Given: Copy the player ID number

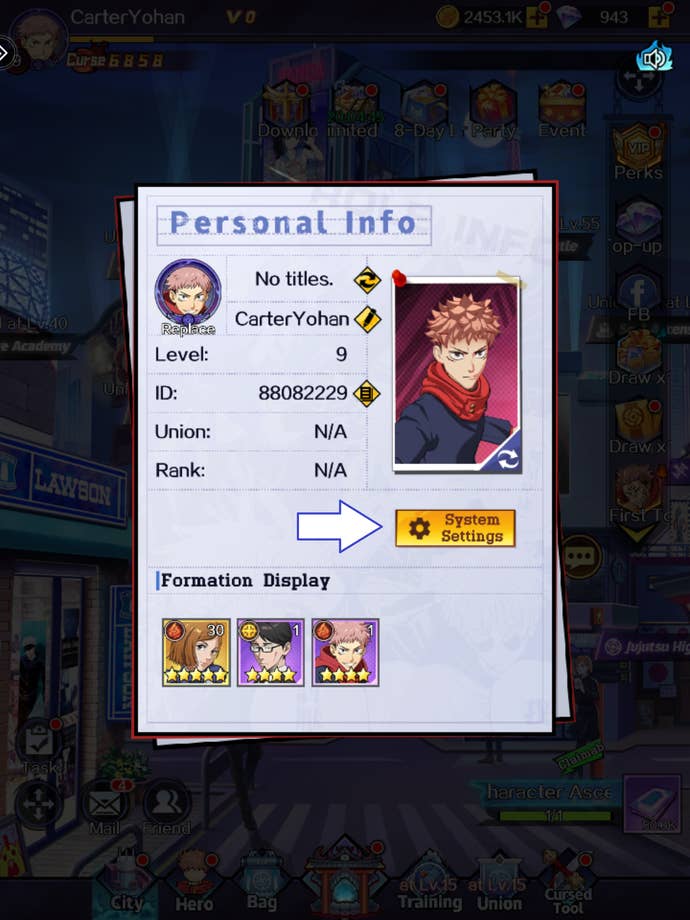Looking at the screenshot, I should (x=367, y=393).
